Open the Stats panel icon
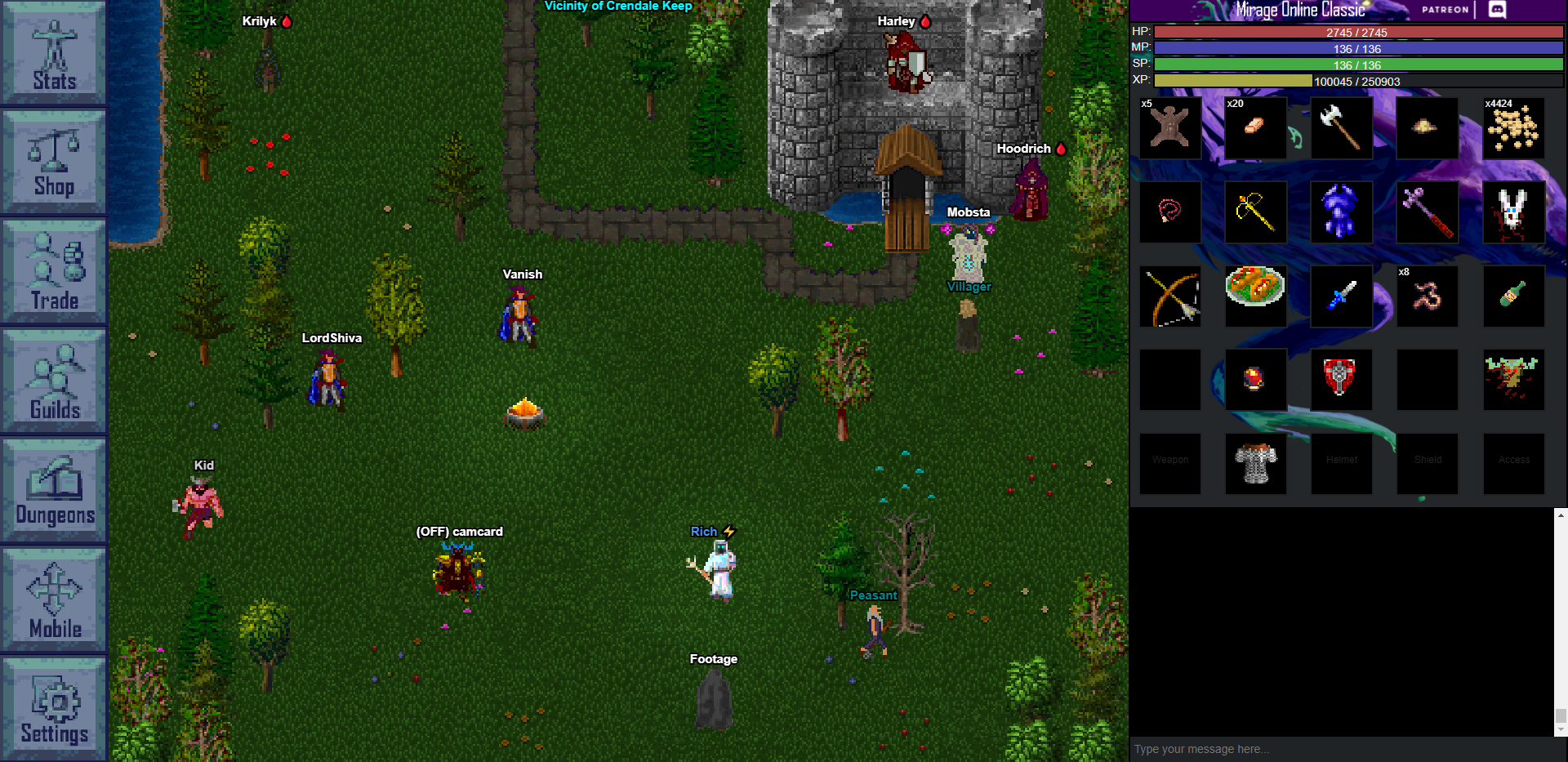The image size is (1568, 762). point(53,53)
